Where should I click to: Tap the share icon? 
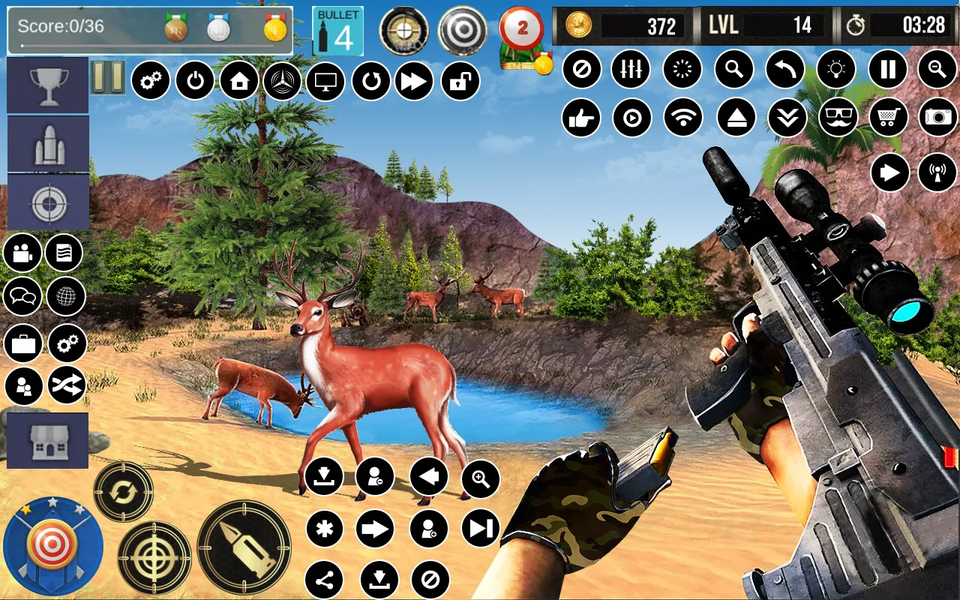[x=323, y=579]
